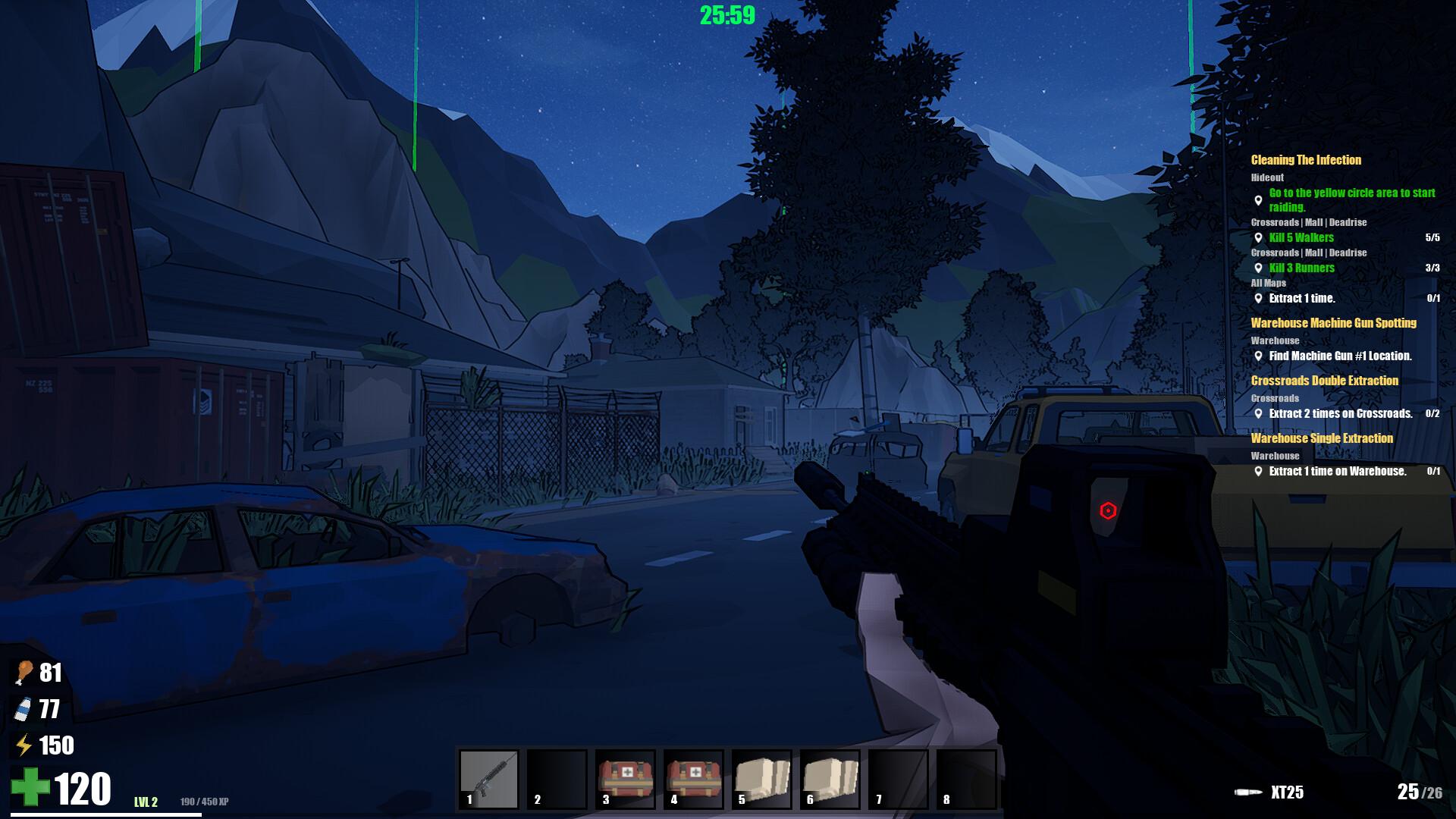Open the Warehouse Single Extraction quest
Image resolution: width=1456 pixels, height=819 pixels.
click(x=1322, y=438)
